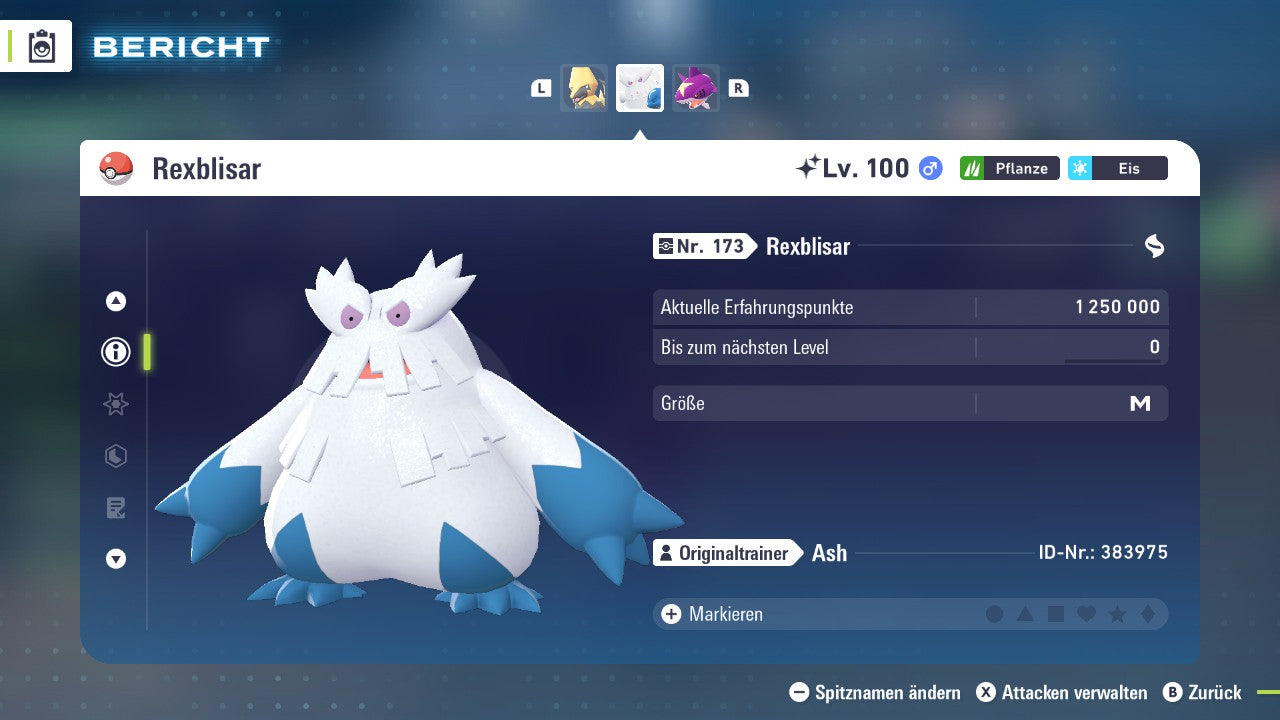Select the Rexblisar thumbnail in the party strip

[639, 87]
